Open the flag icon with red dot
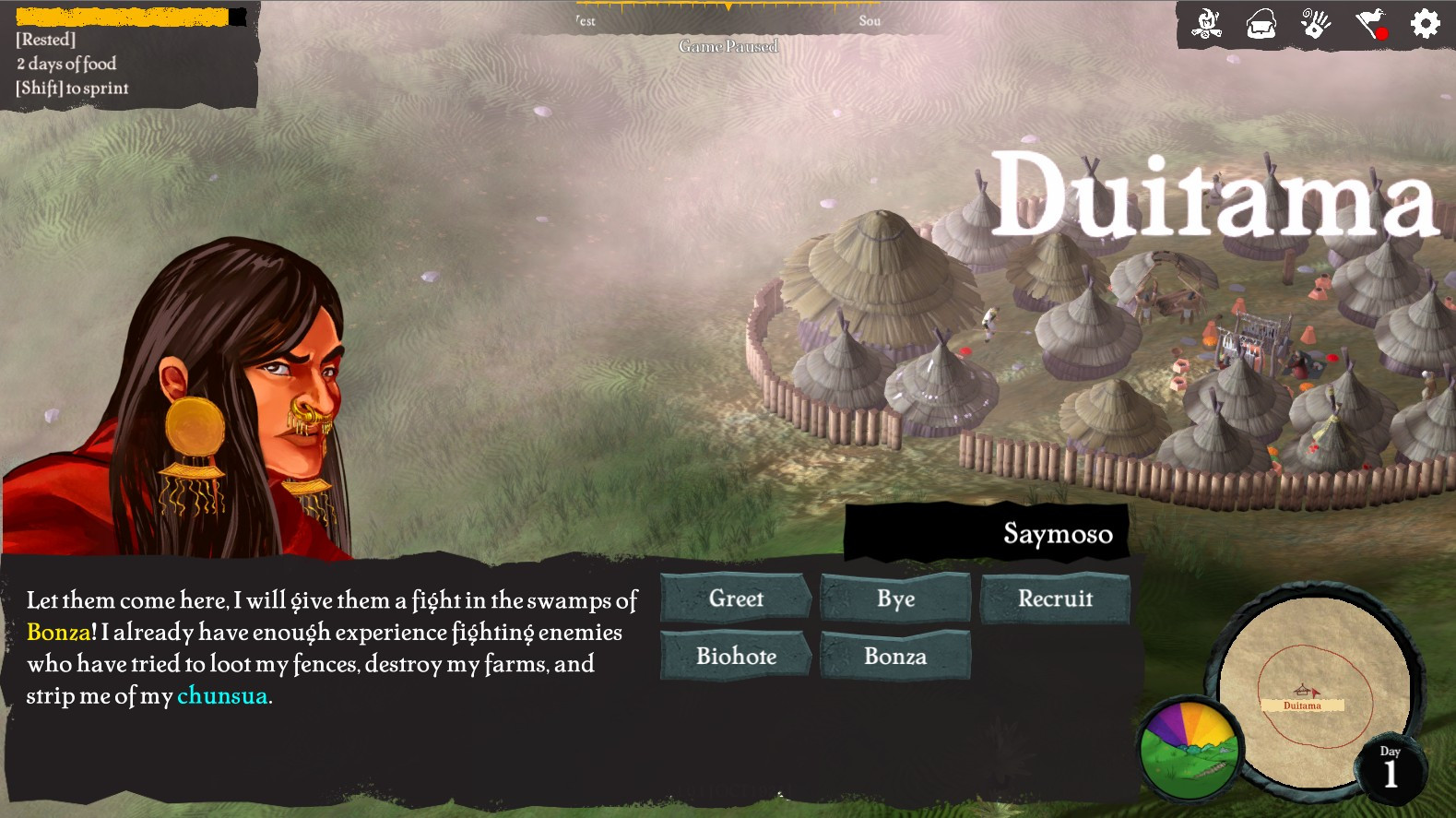The width and height of the screenshot is (1456, 818). (1371, 24)
